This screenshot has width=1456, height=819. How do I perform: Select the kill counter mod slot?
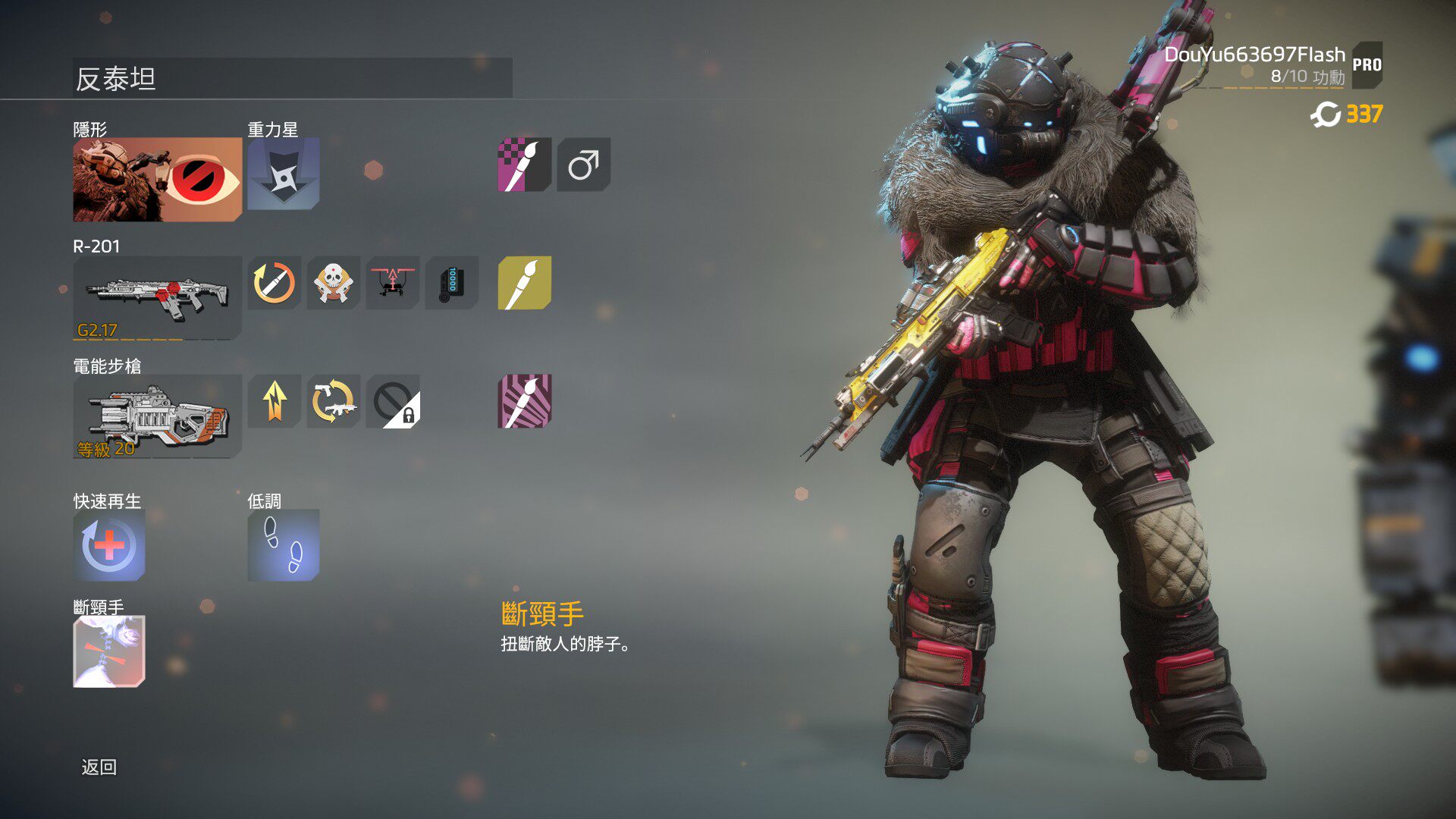(x=451, y=283)
